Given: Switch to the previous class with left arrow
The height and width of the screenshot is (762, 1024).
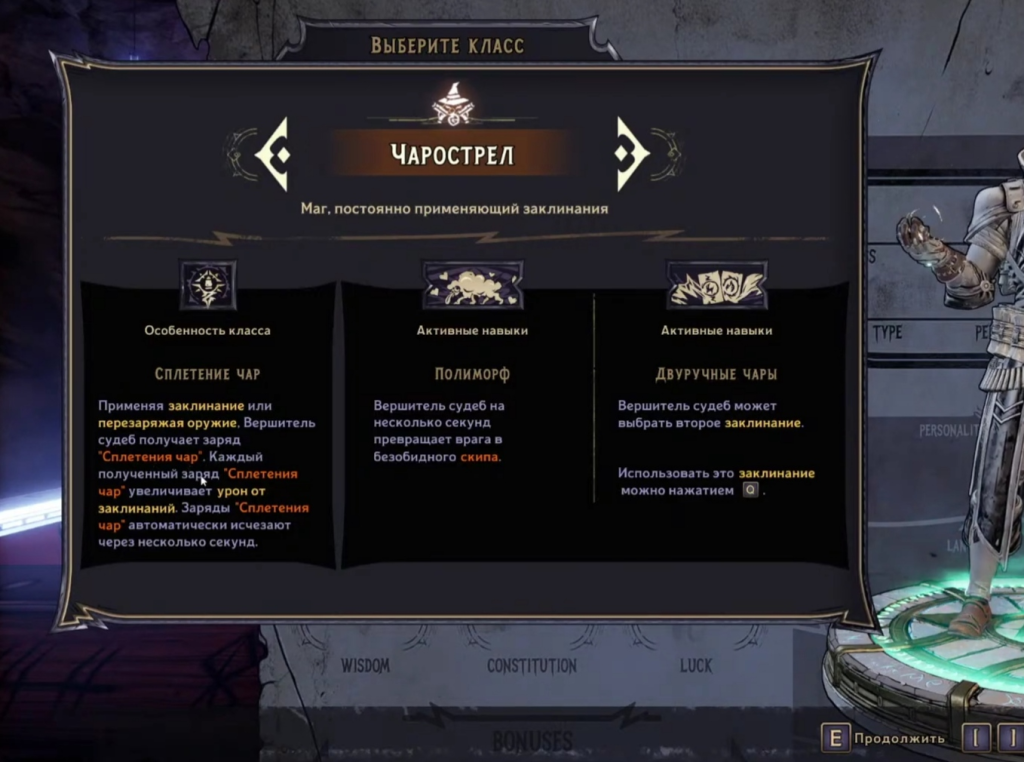Looking at the screenshot, I should click(x=274, y=154).
